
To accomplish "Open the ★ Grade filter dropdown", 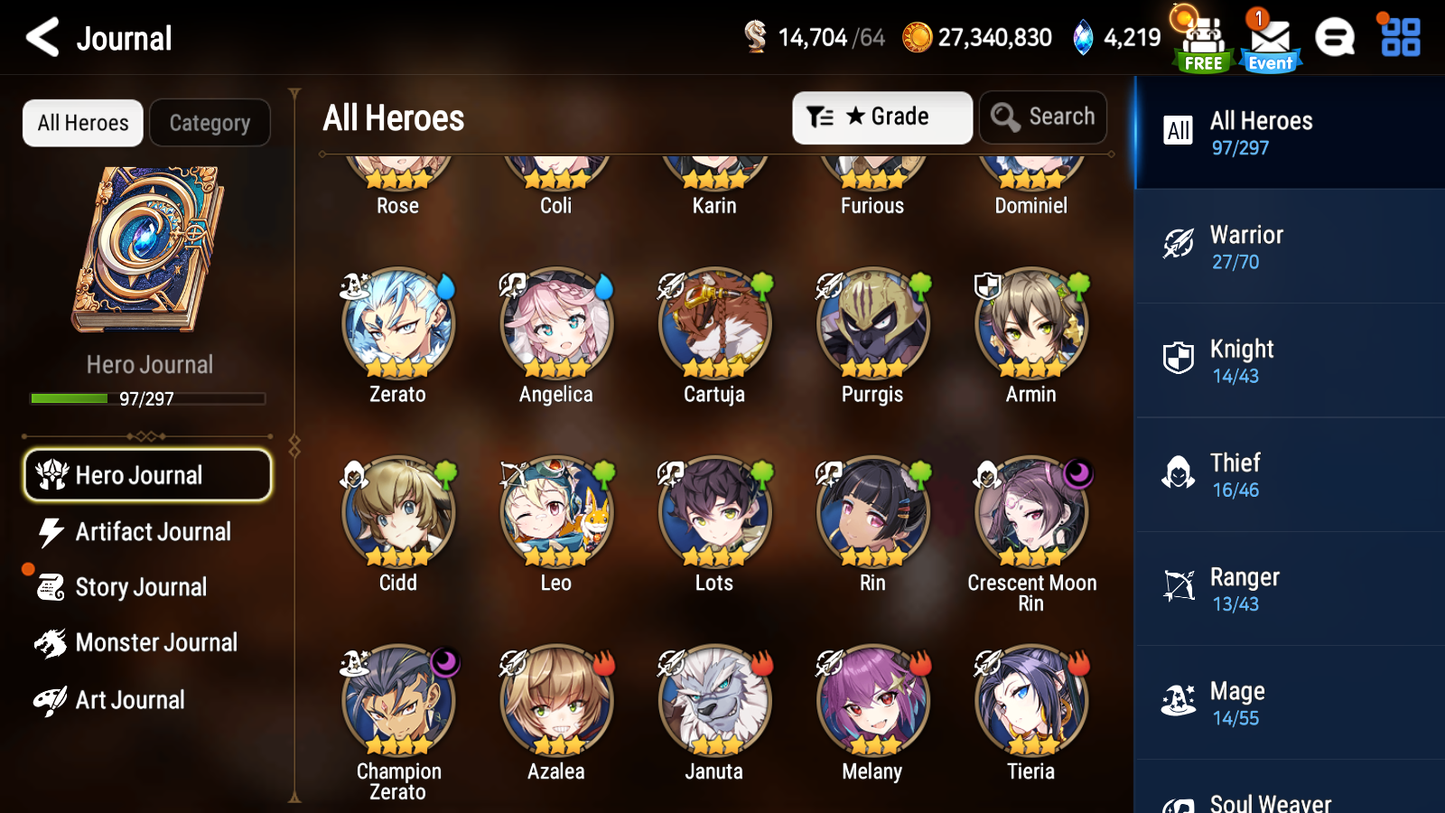I will coord(881,117).
